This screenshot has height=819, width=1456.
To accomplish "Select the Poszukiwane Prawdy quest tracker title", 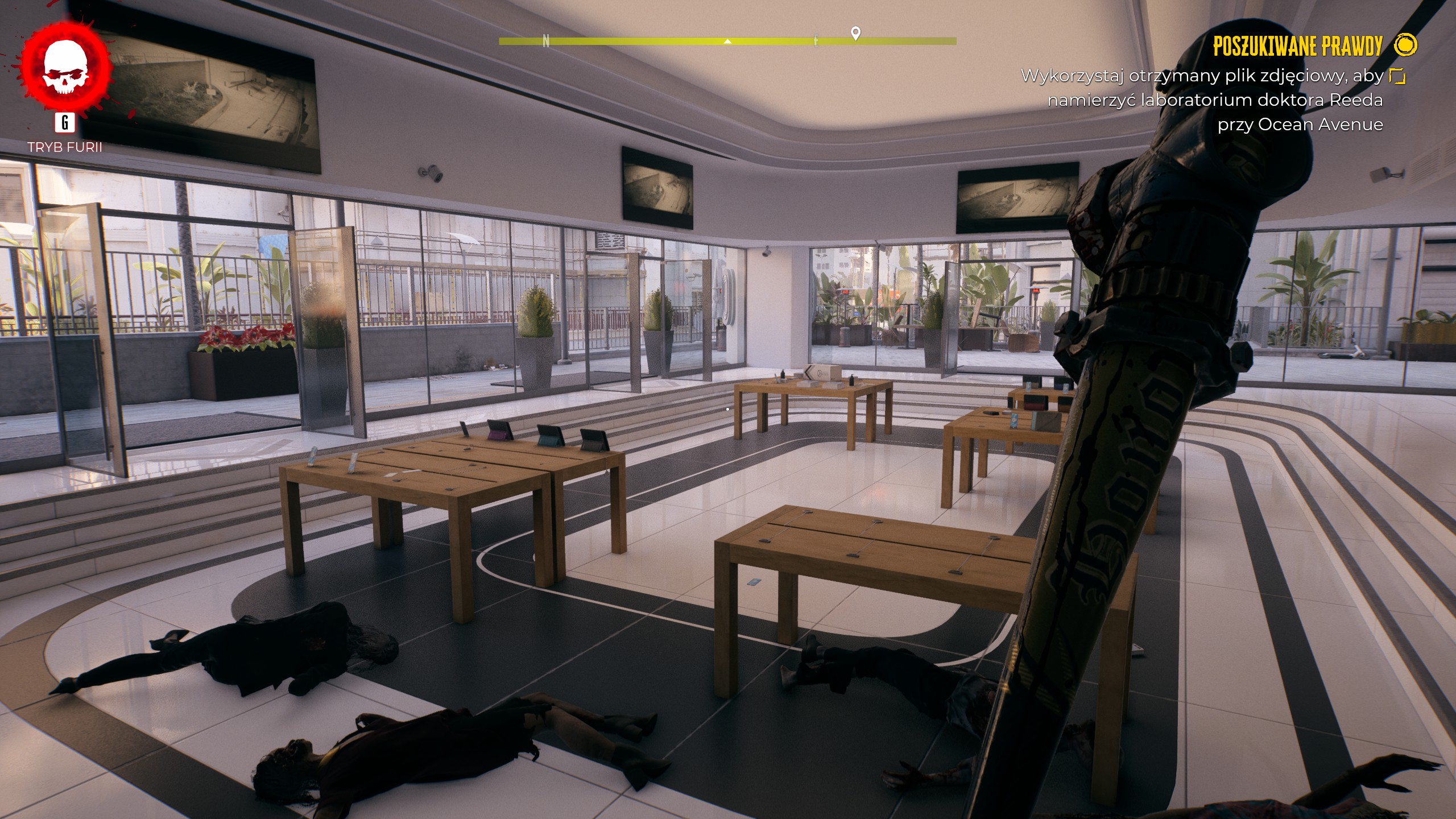I will coord(1297,47).
